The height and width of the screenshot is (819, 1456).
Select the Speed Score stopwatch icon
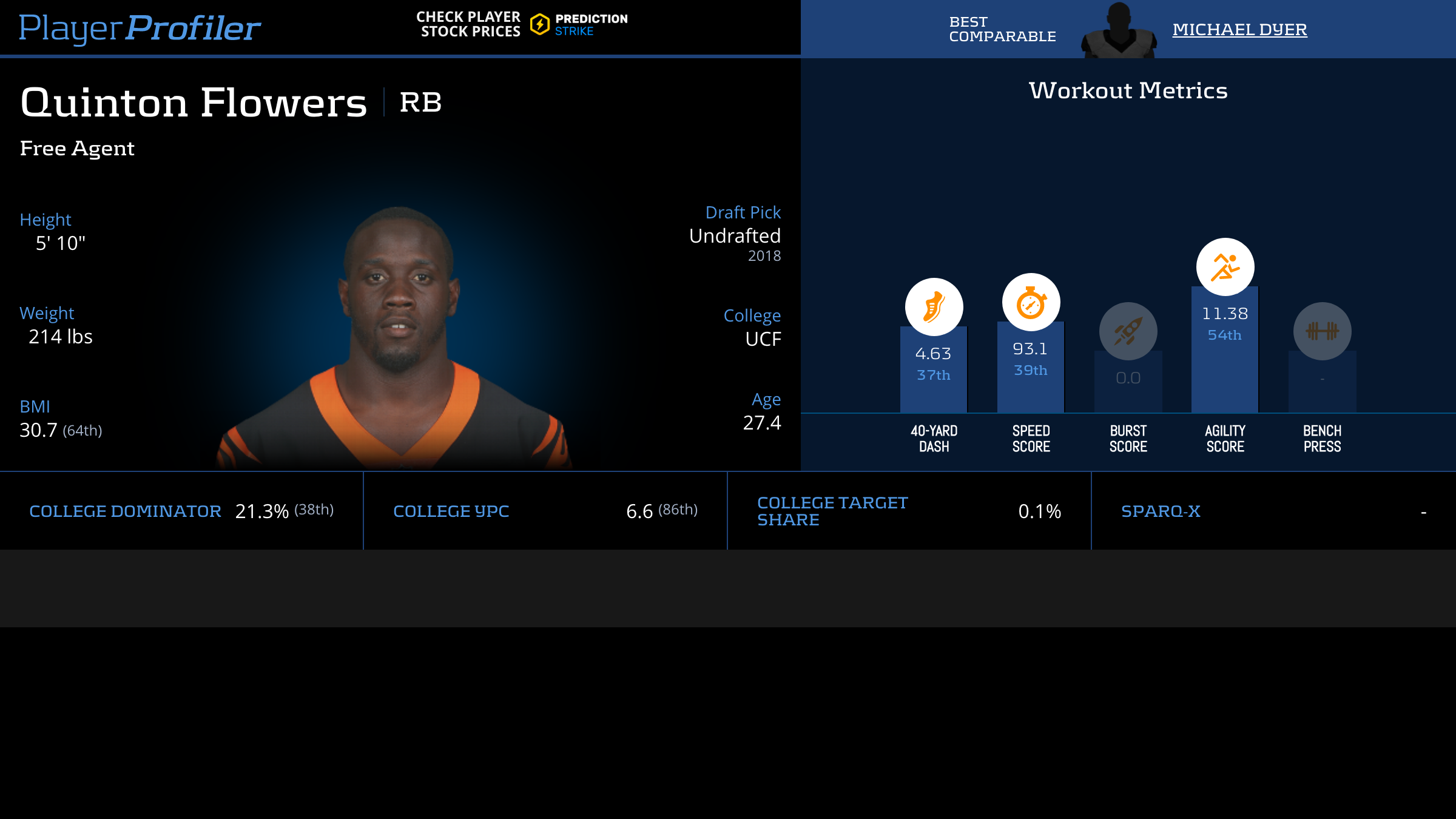click(1031, 302)
